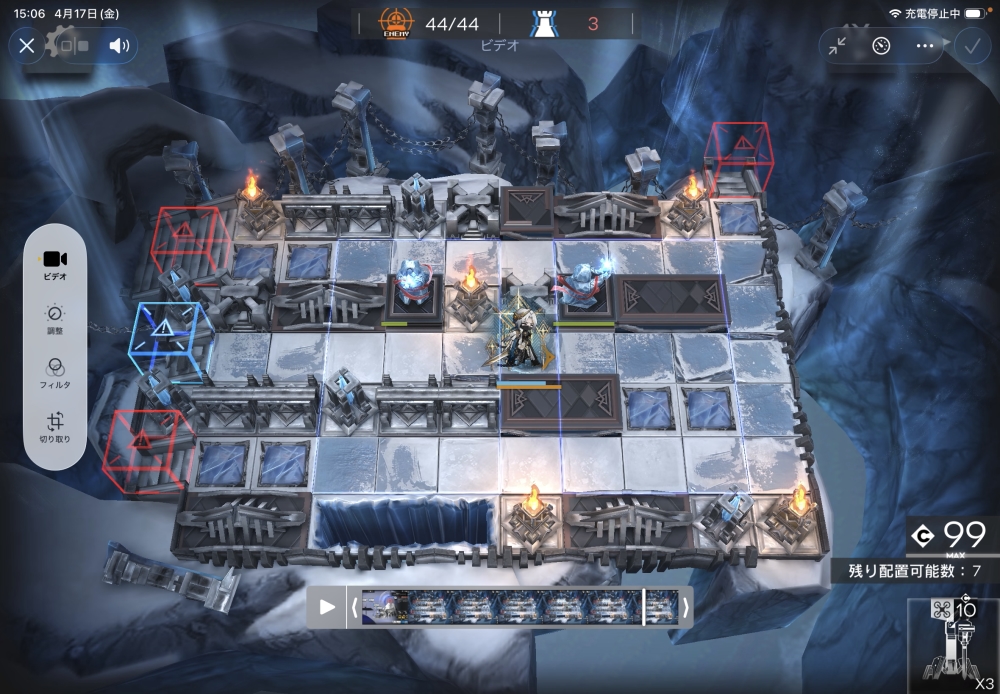Confirm edits with the checkmark button

969,46
